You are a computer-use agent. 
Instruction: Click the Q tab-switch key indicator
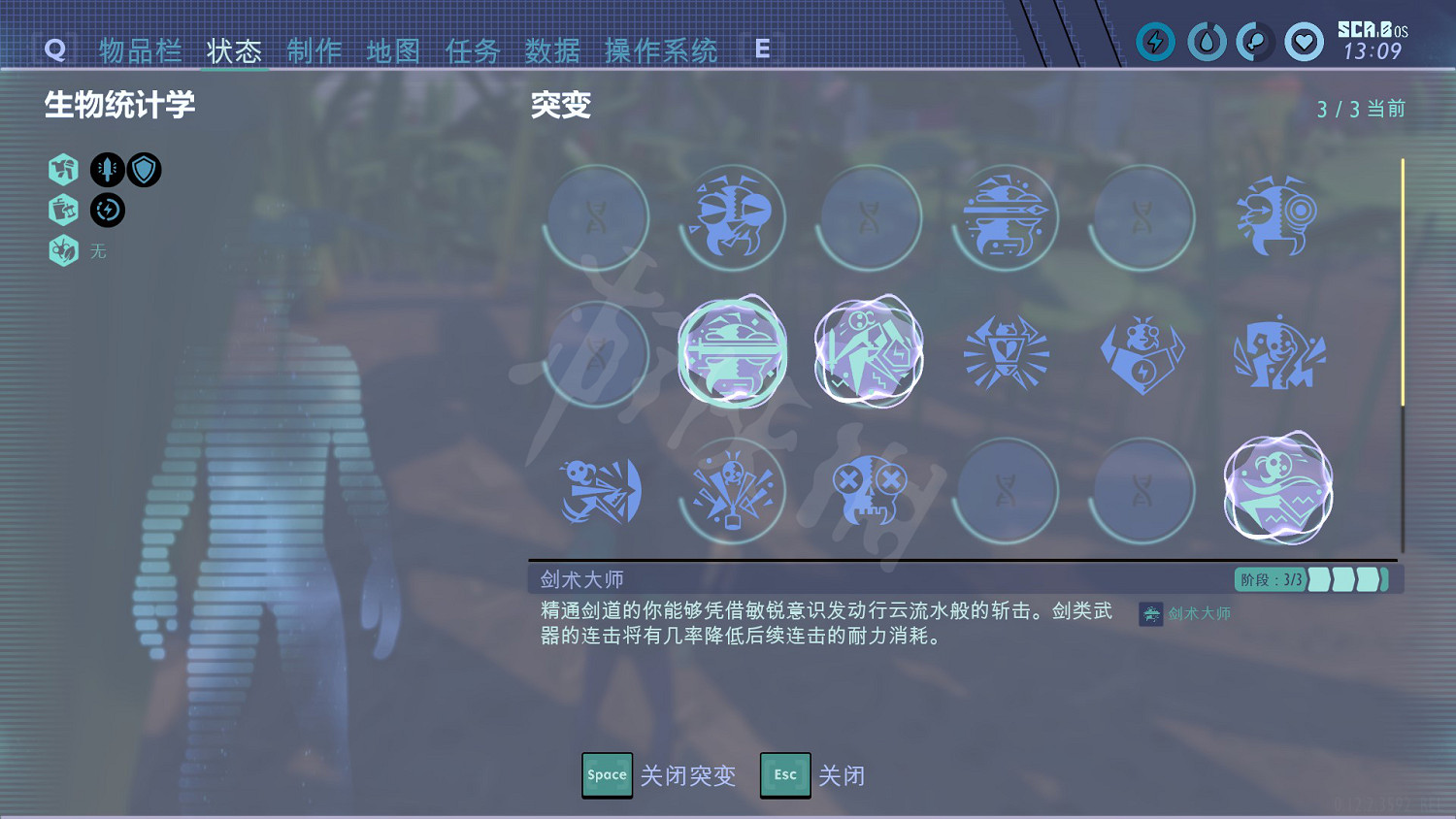pyautogui.click(x=55, y=49)
